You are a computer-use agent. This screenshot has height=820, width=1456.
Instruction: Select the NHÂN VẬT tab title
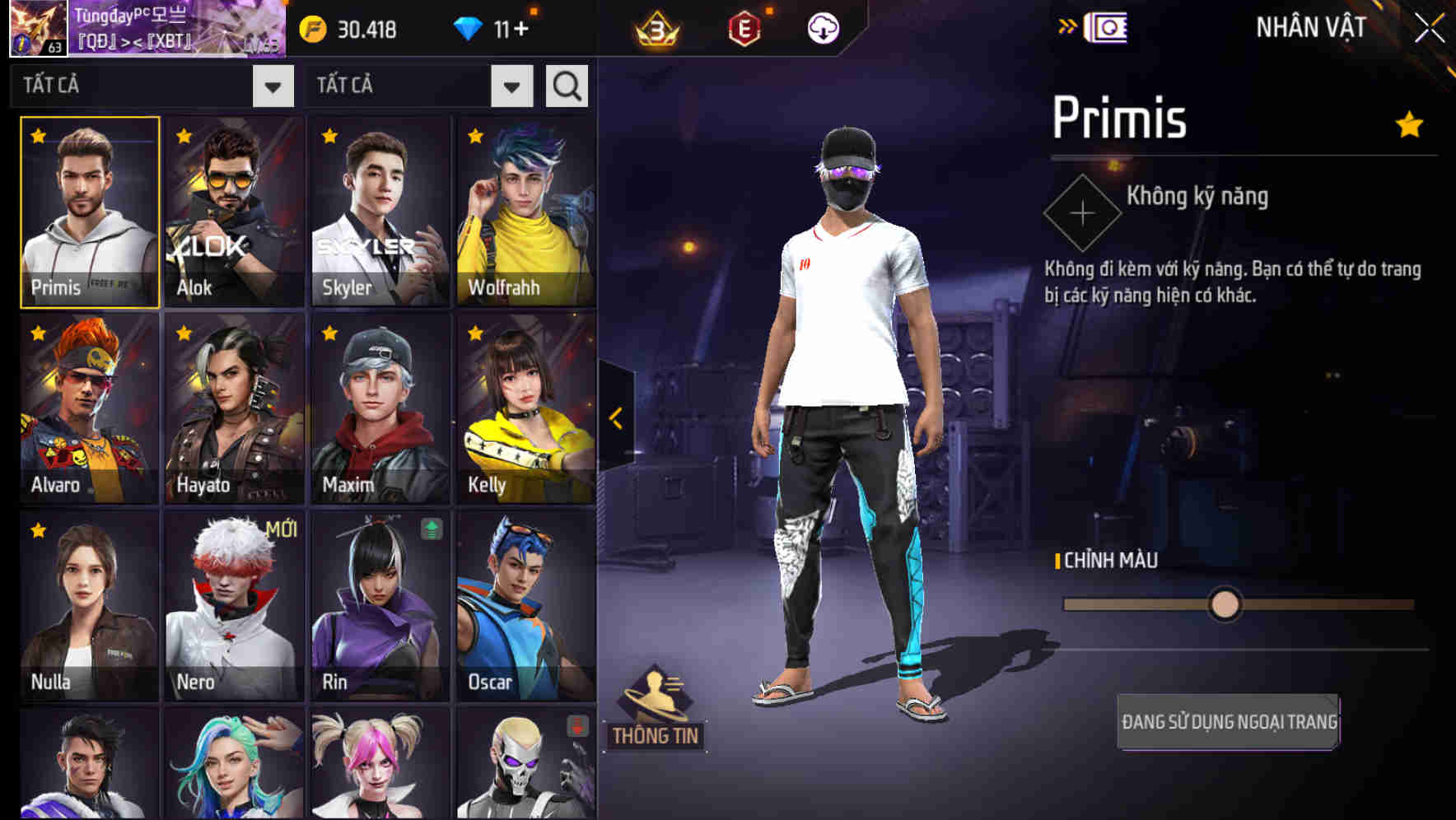pyautogui.click(x=1312, y=26)
